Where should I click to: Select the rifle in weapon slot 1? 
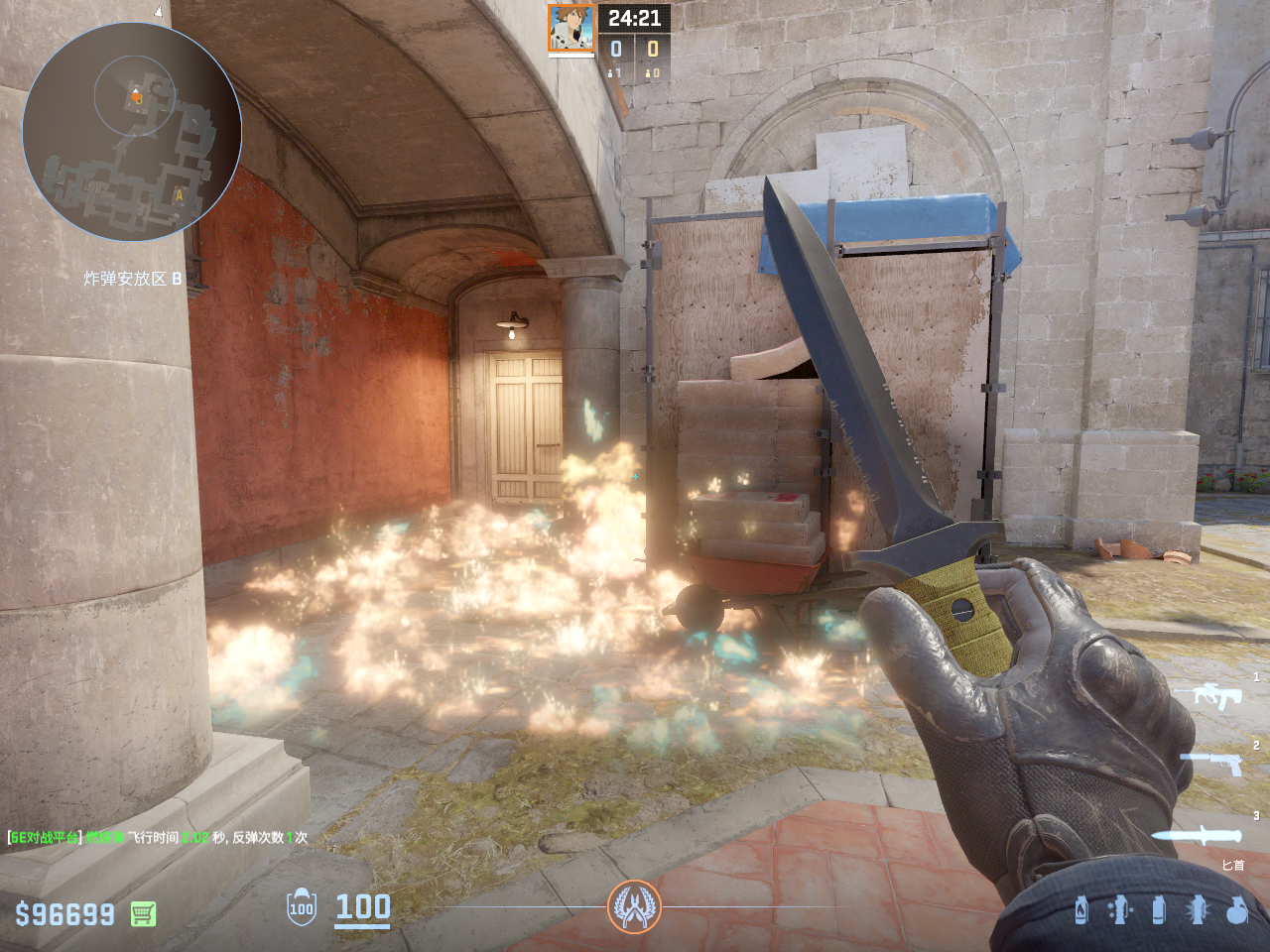point(1216,696)
